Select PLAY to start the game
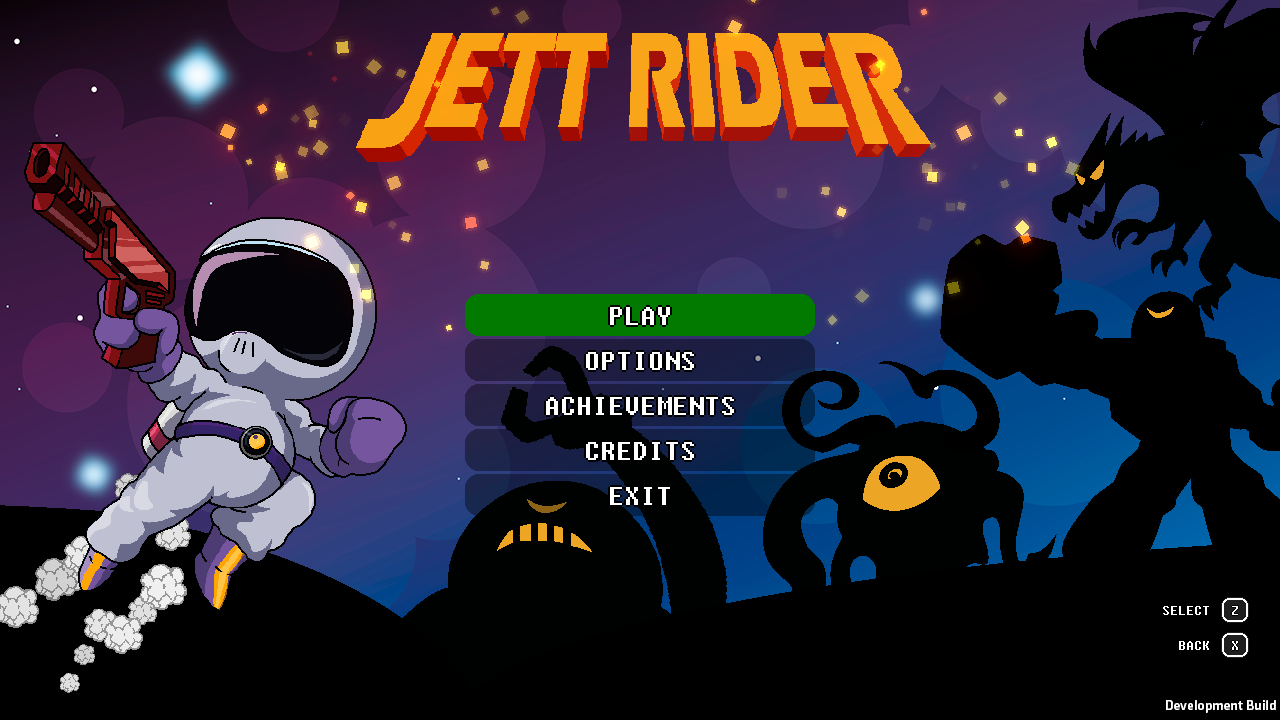1280x720 pixels. (x=638, y=315)
